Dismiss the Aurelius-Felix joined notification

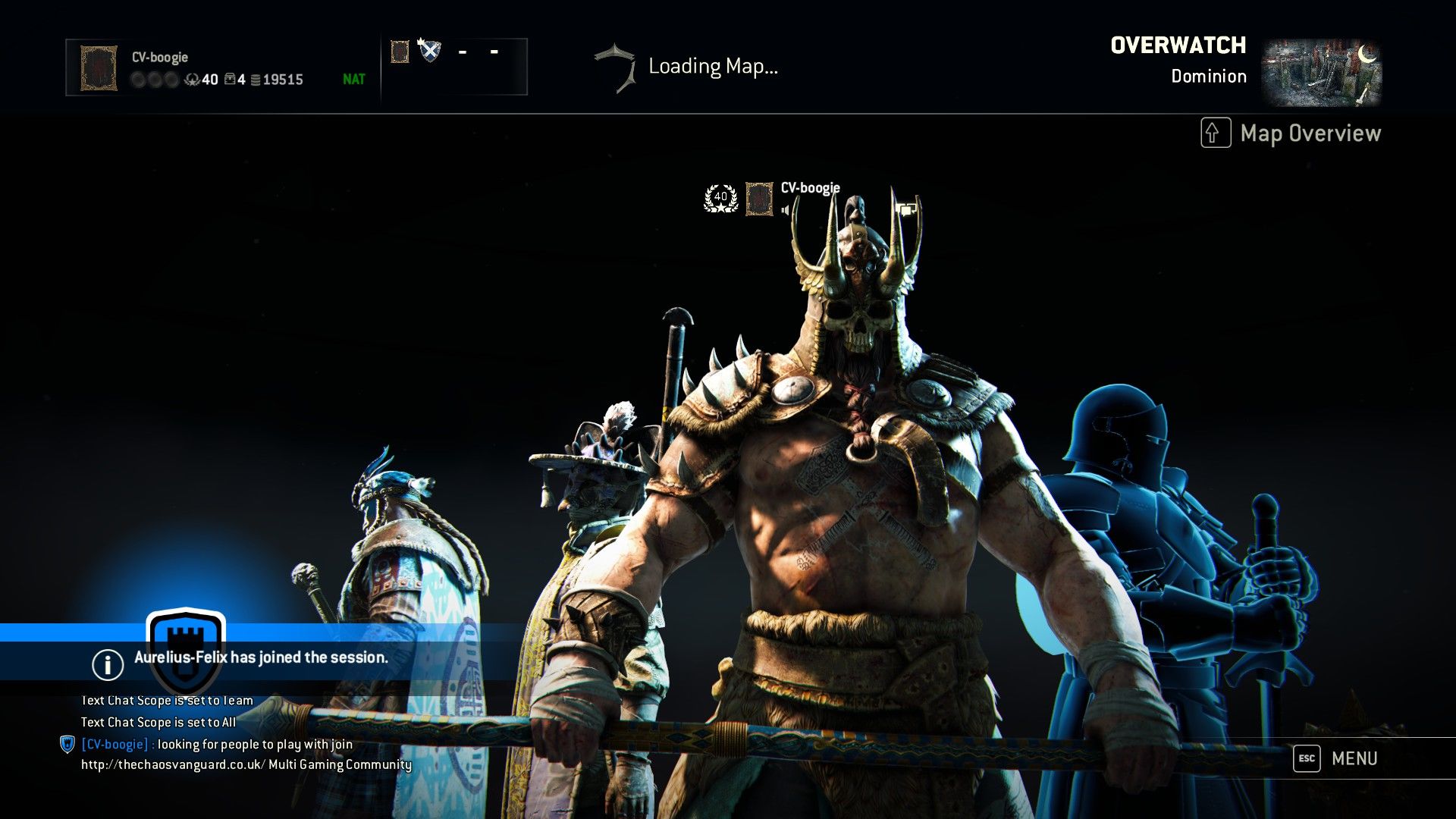click(x=260, y=657)
